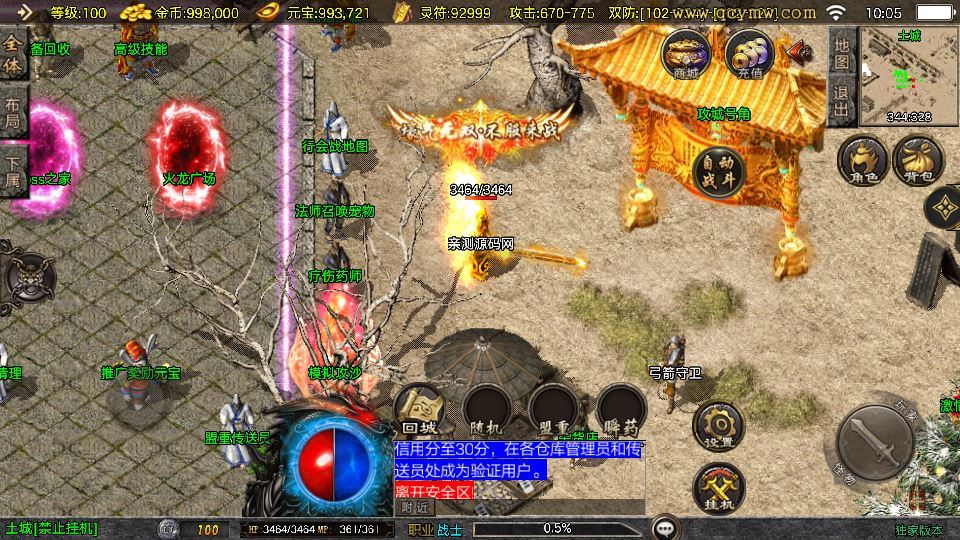The width and height of the screenshot is (960, 540).
Task: Open the chat speech bubble
Action: pyautogui.click(x=664, y=528)
